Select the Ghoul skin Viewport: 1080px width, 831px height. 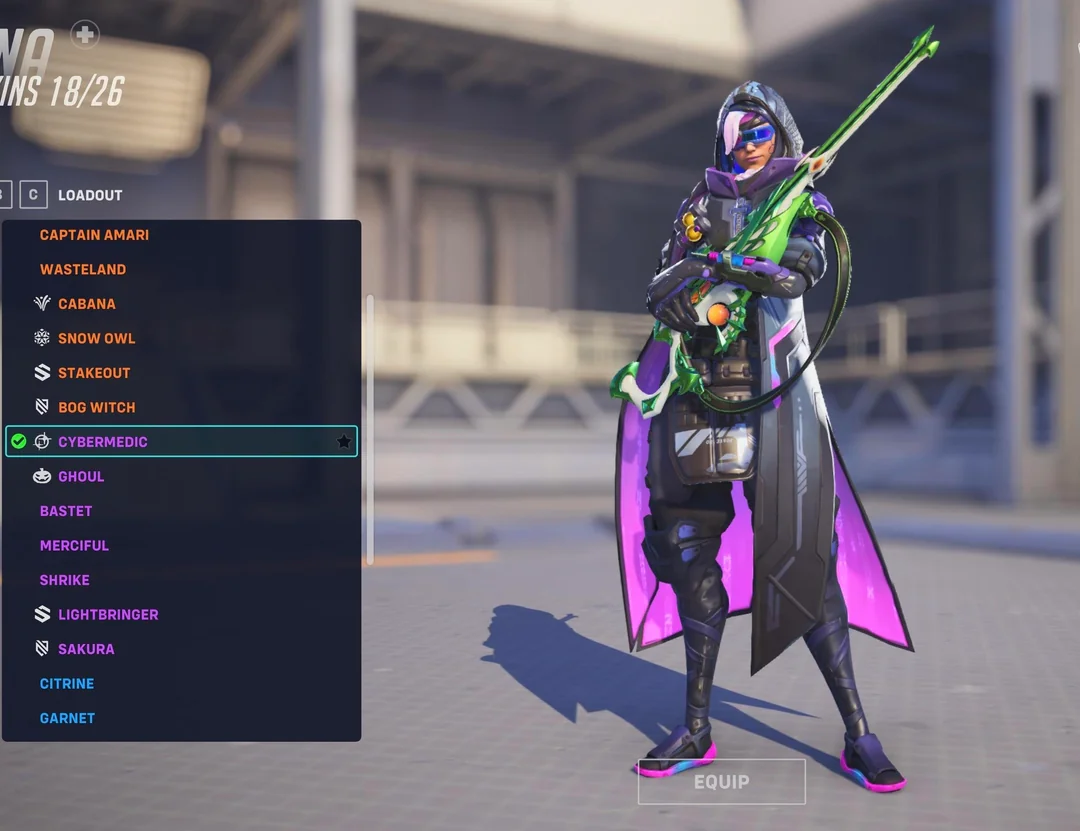coord(81,476)
